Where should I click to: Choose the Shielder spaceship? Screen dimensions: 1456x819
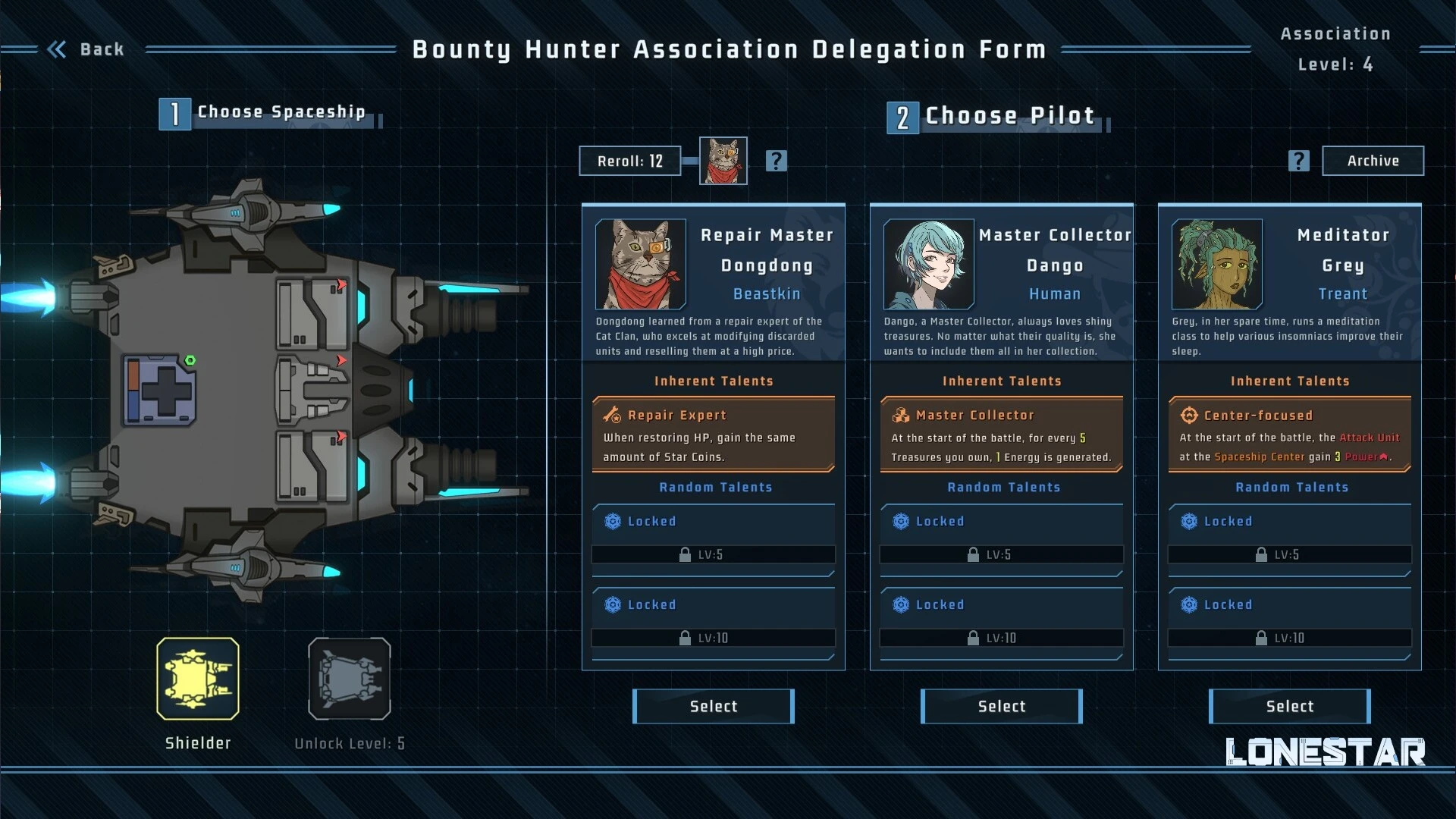(198, 679)
